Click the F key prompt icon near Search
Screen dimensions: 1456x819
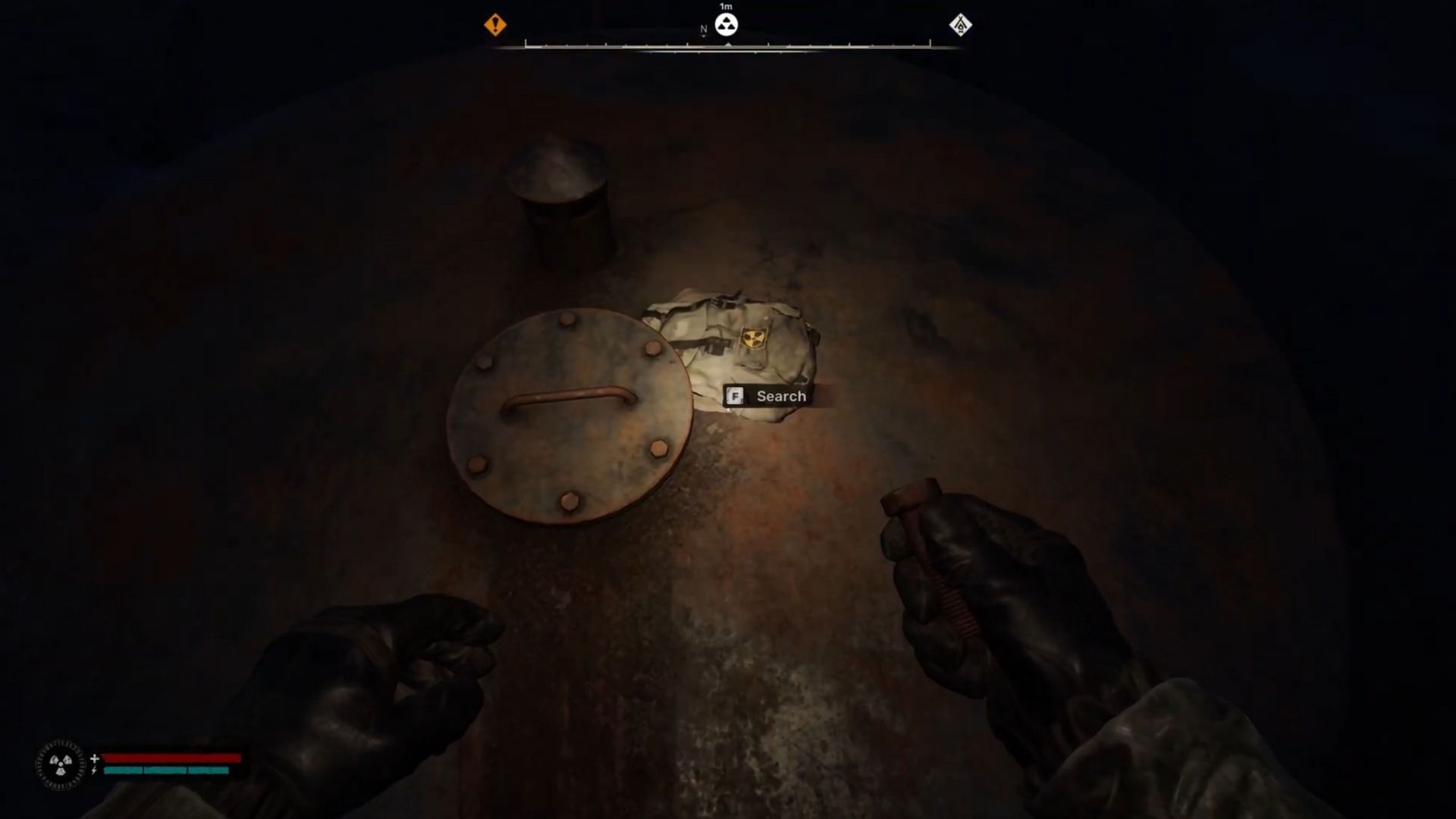(x=735, y=396)
